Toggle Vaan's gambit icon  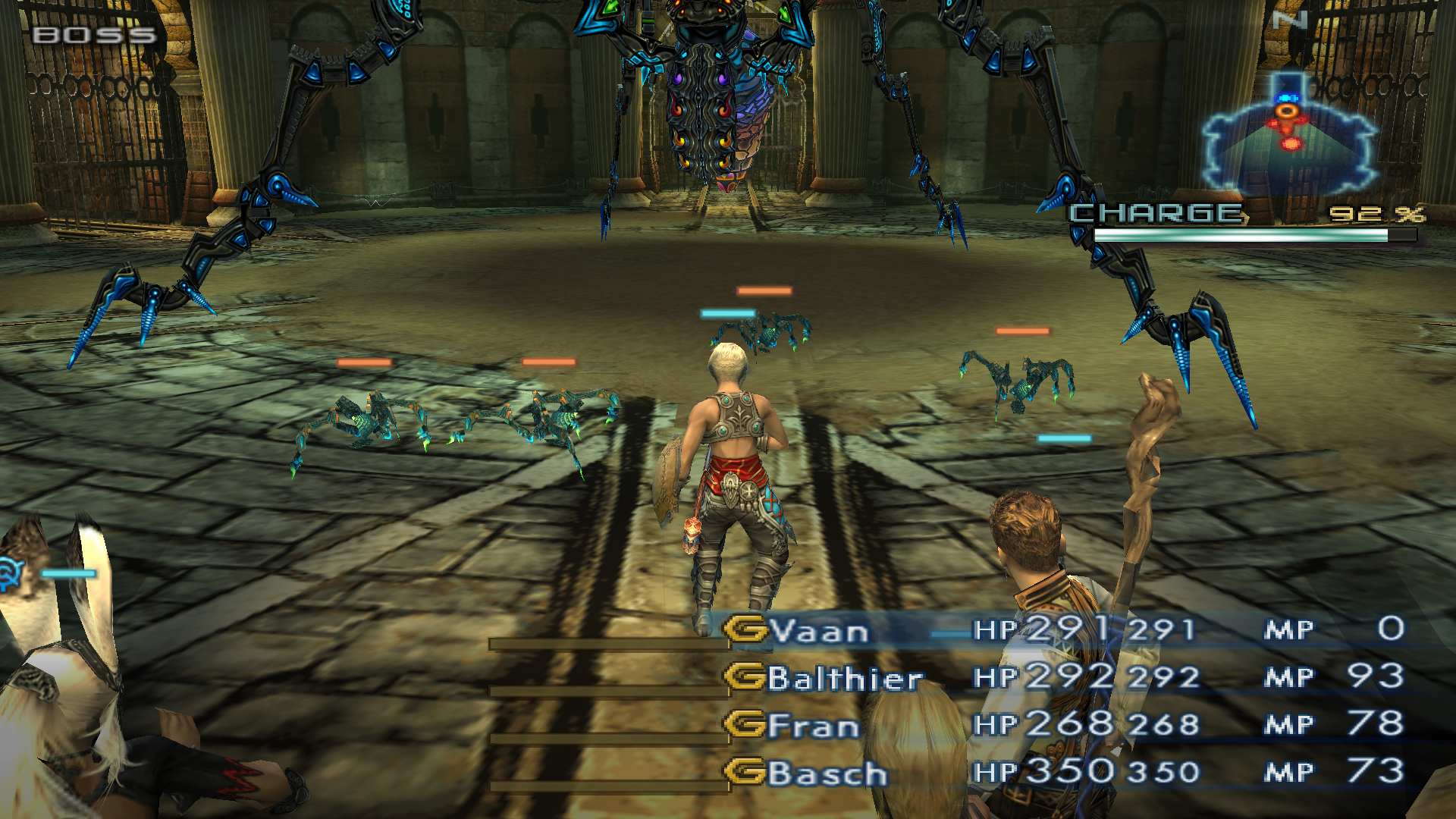(x=745, y=629)
